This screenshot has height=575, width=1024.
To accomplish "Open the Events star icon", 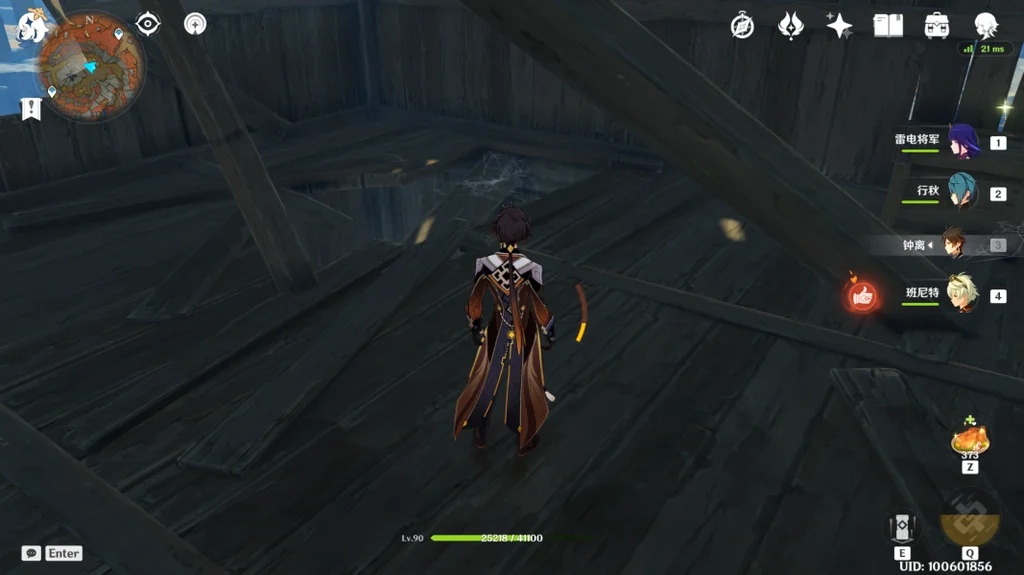I will click(x=839, y=26).
